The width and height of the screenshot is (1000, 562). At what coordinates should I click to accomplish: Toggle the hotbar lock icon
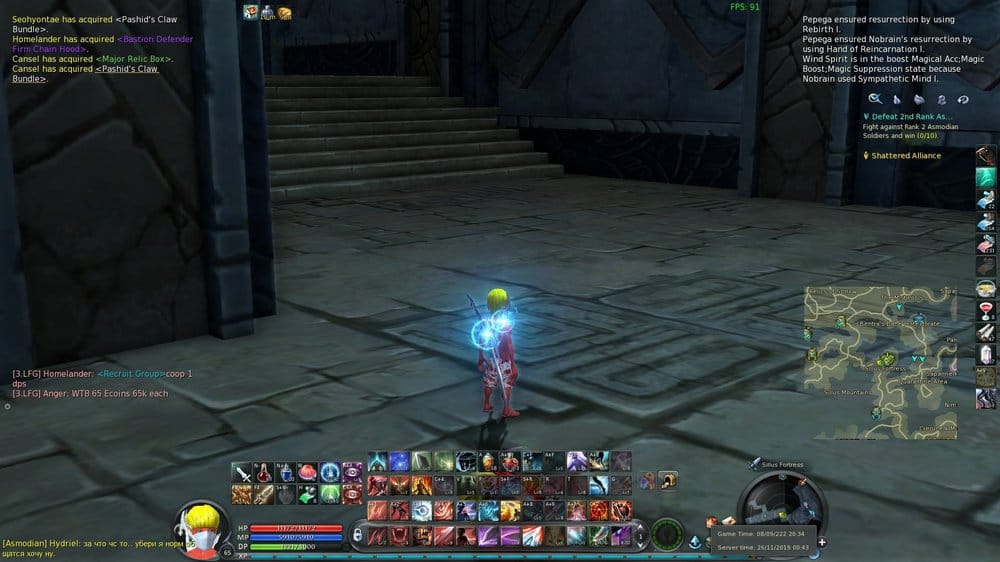(x=357, y=534)
